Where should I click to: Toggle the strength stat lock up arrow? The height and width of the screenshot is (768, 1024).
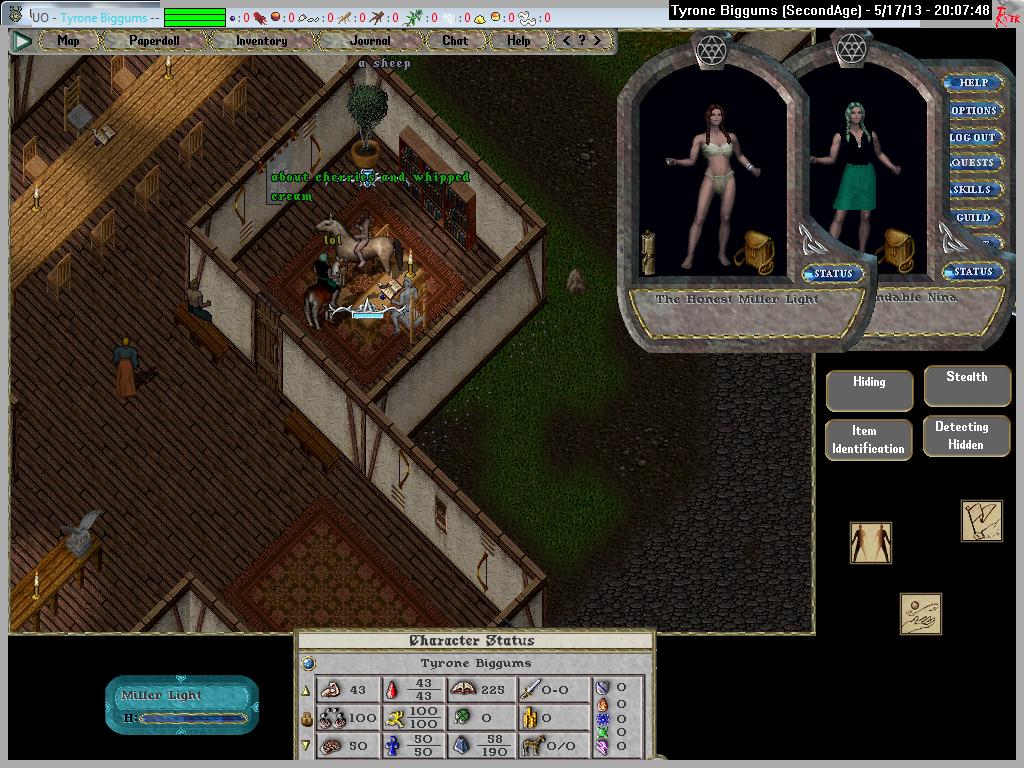[x=306, y=690]
